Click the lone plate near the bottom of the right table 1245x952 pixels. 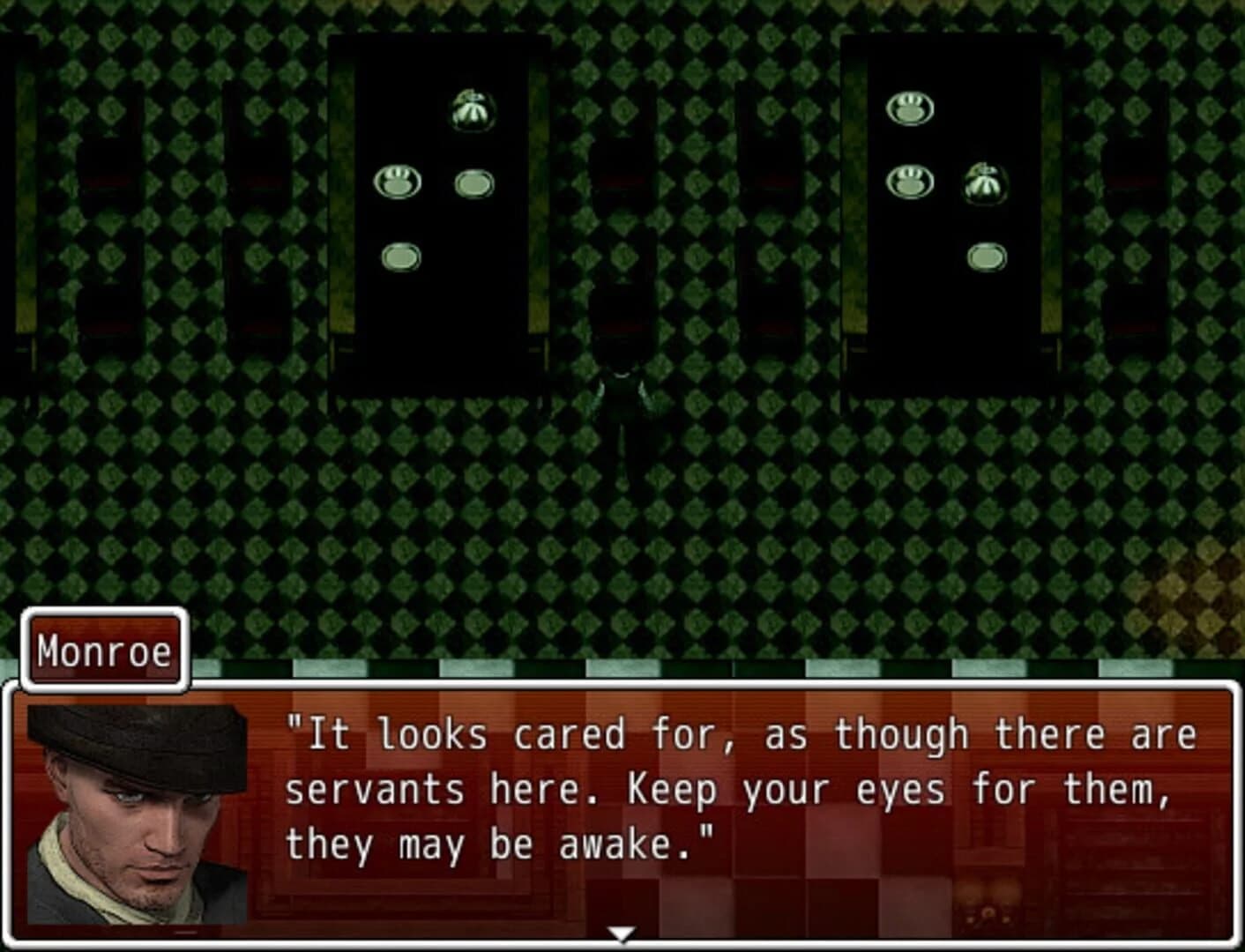986,256
